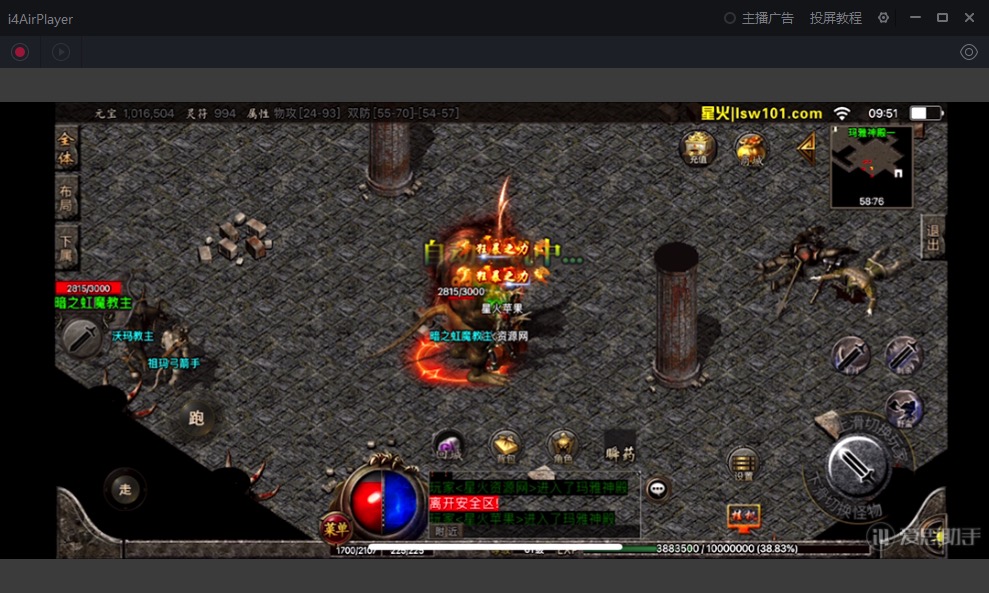Open the 商城 shop gold bag
This screenshot has width=989, height=593.
pyautogui.click(x=750, y=150)
